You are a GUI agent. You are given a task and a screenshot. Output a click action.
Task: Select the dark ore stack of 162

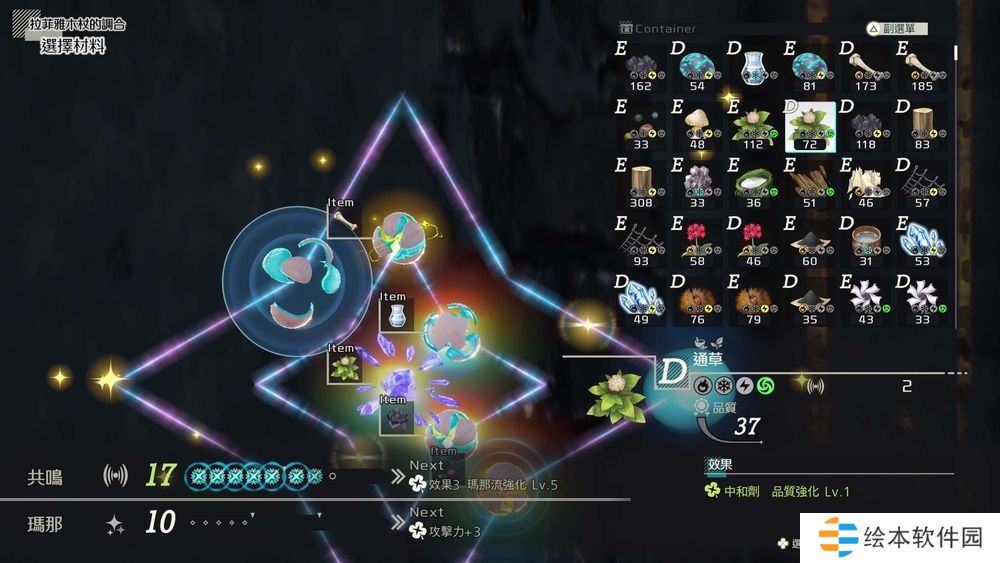click(x=641, y=70)
